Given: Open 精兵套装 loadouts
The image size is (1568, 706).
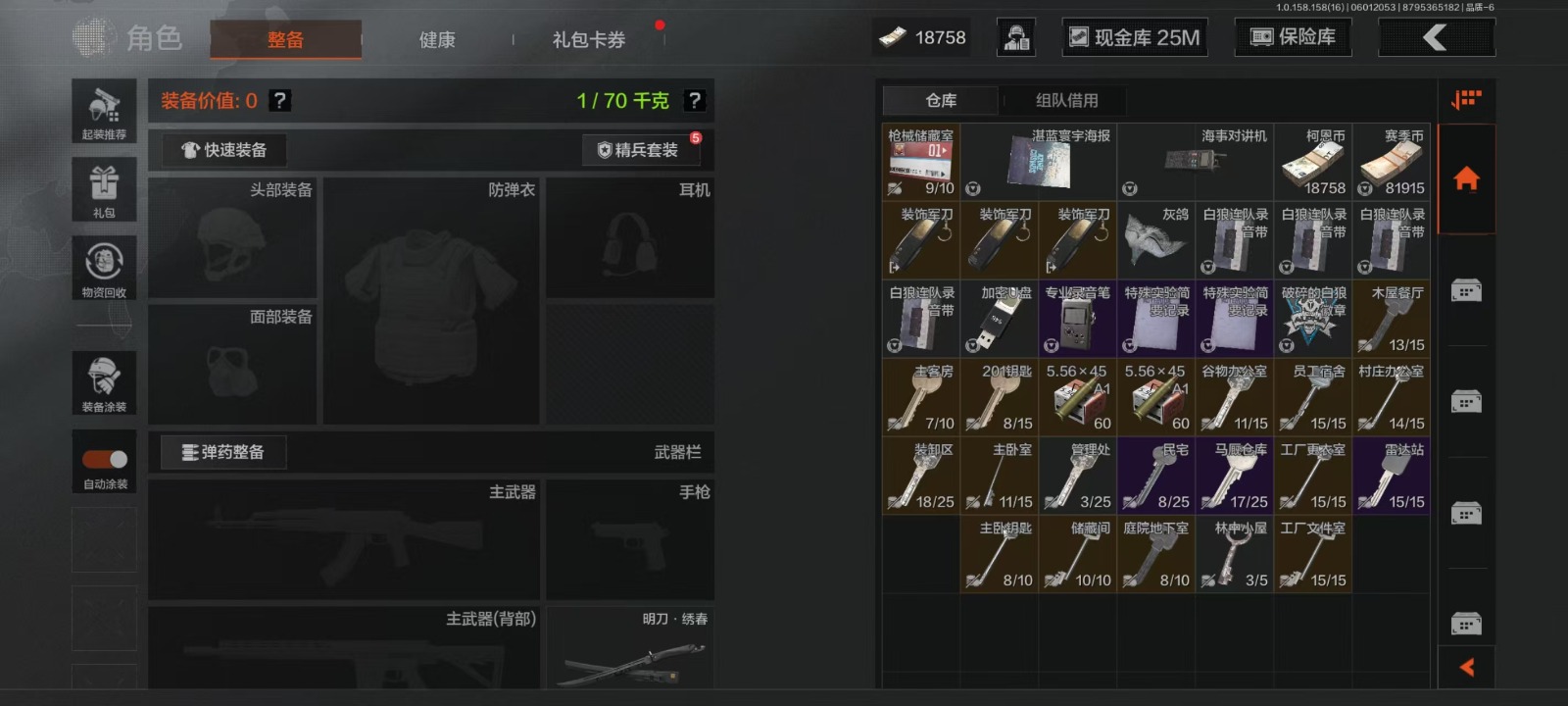Looking at the screenshot, I should (x=638, y=150).
